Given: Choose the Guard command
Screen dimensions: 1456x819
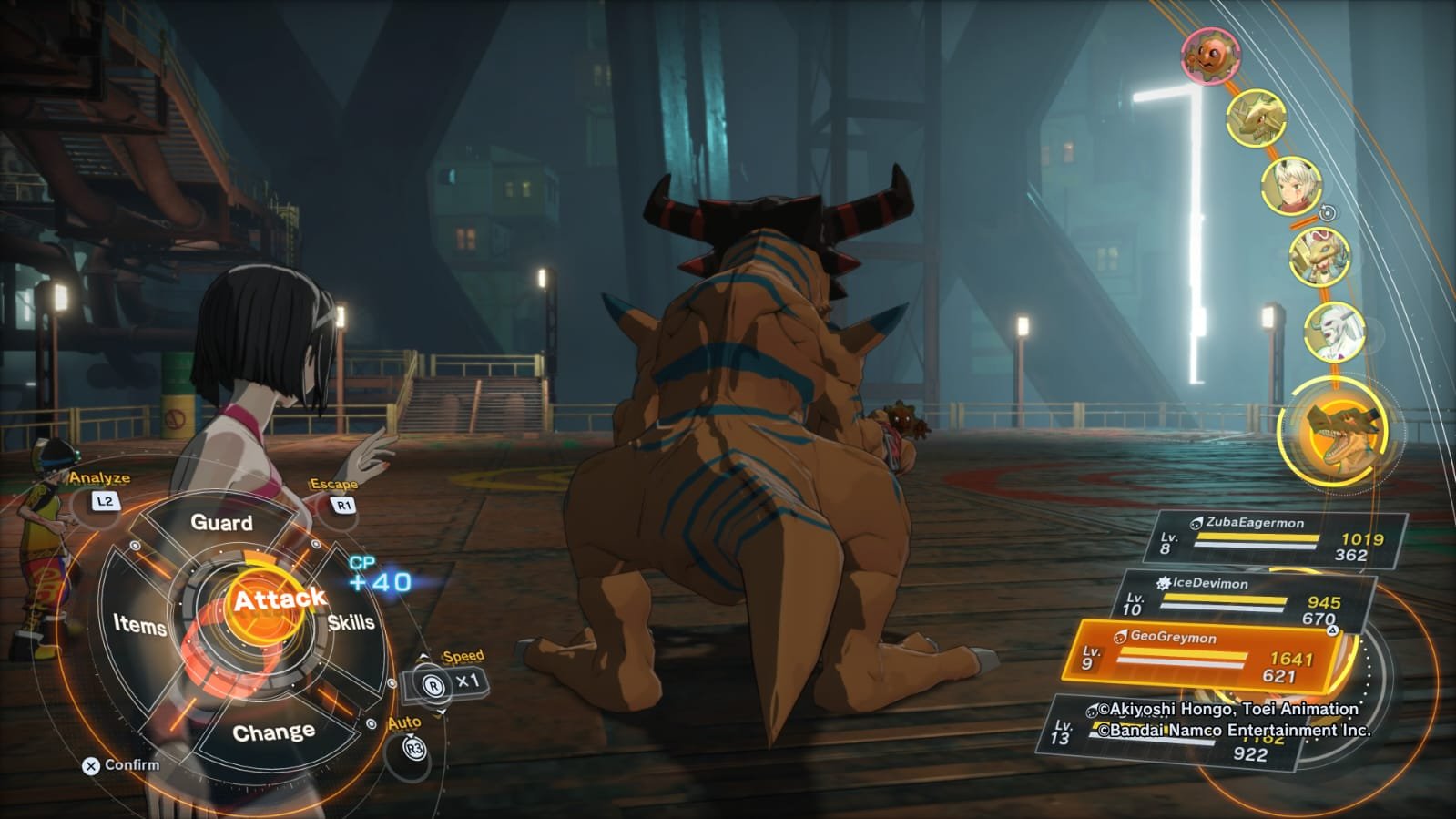Looking at the screenshot, I should pos(221,523).
